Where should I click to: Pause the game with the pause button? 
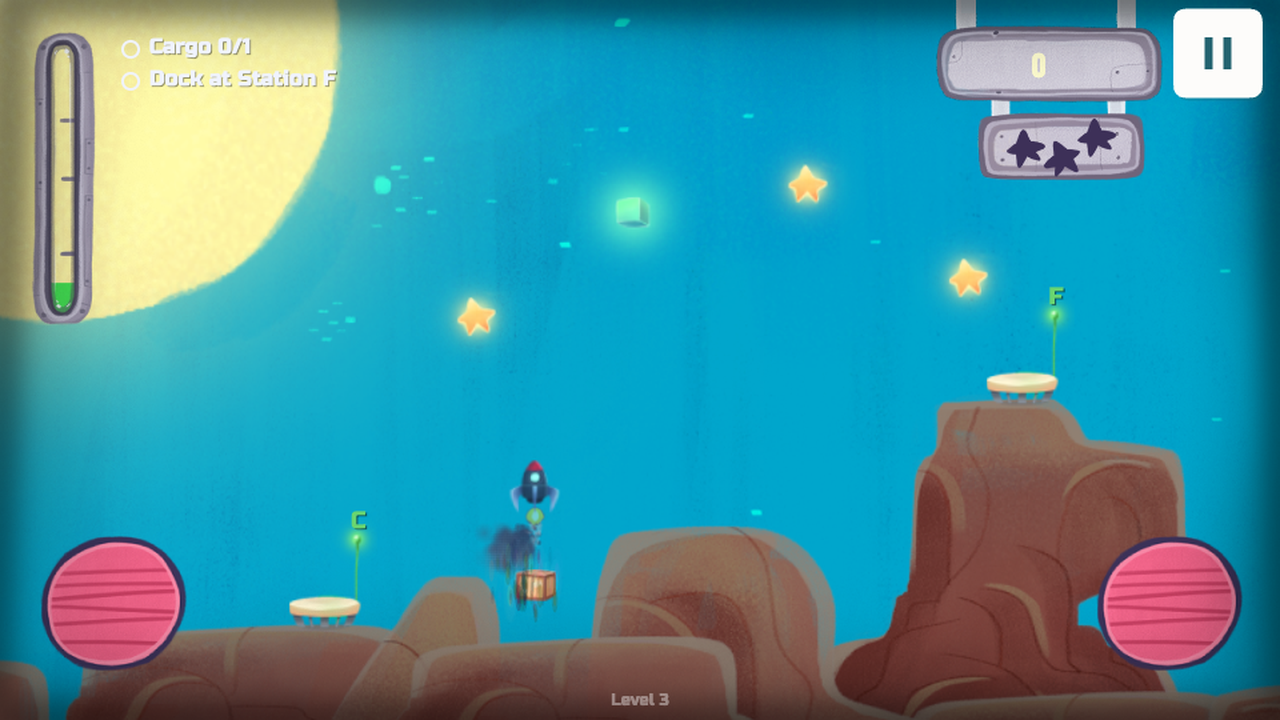pyautogui.click(x=1216, y=55)
